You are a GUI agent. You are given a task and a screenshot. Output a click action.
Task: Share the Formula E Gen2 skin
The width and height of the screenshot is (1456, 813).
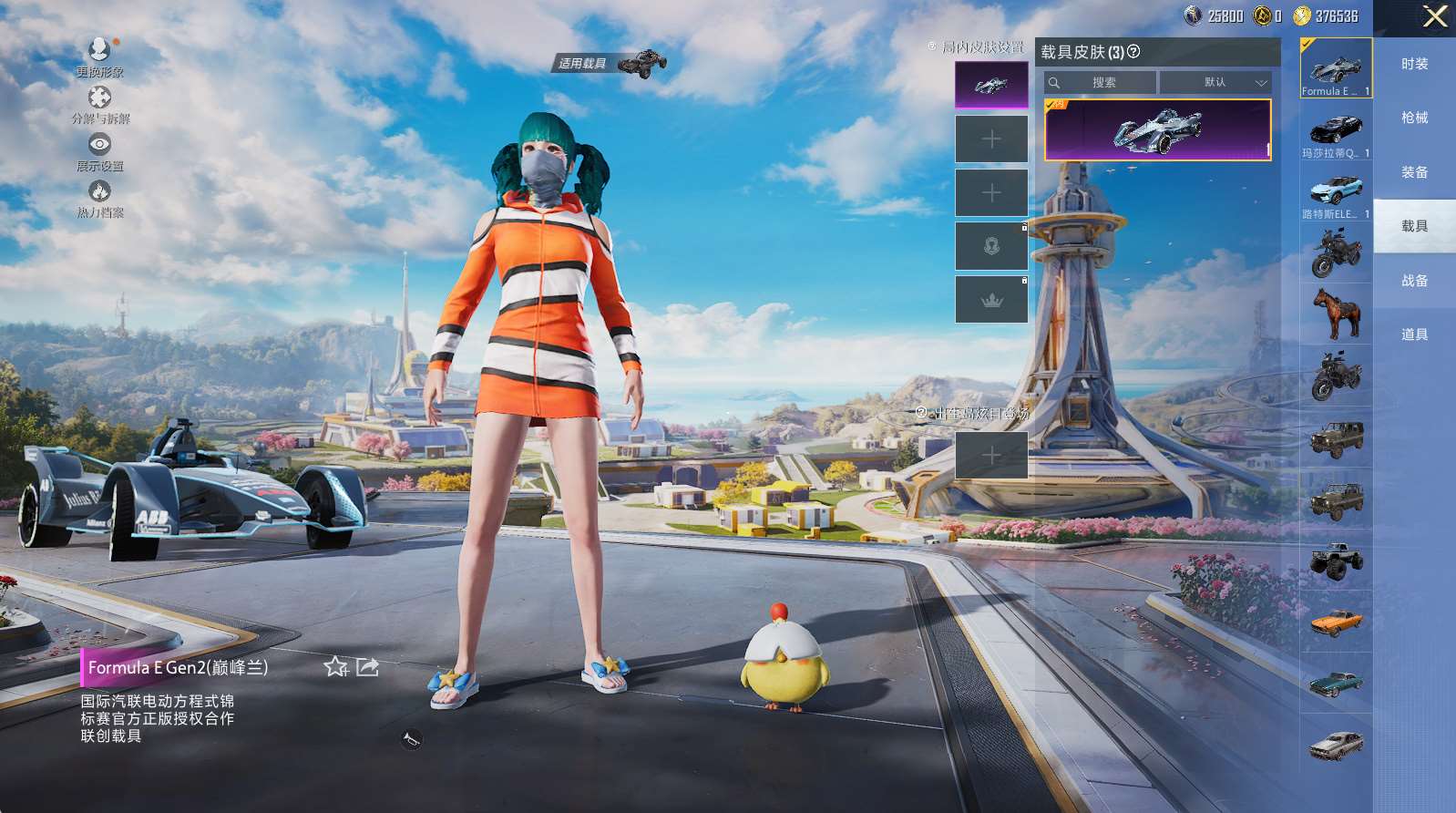367,667
